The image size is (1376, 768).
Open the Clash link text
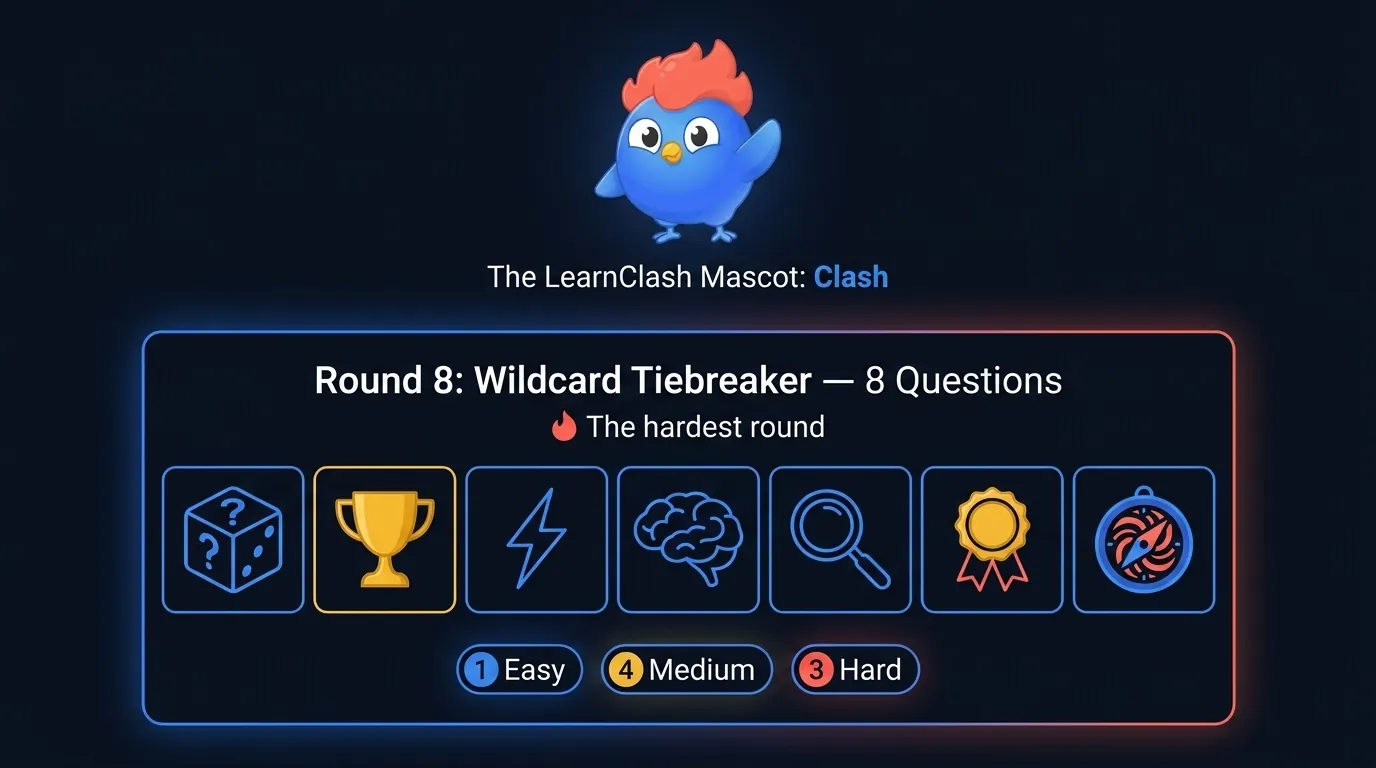[x=851, y=277]
